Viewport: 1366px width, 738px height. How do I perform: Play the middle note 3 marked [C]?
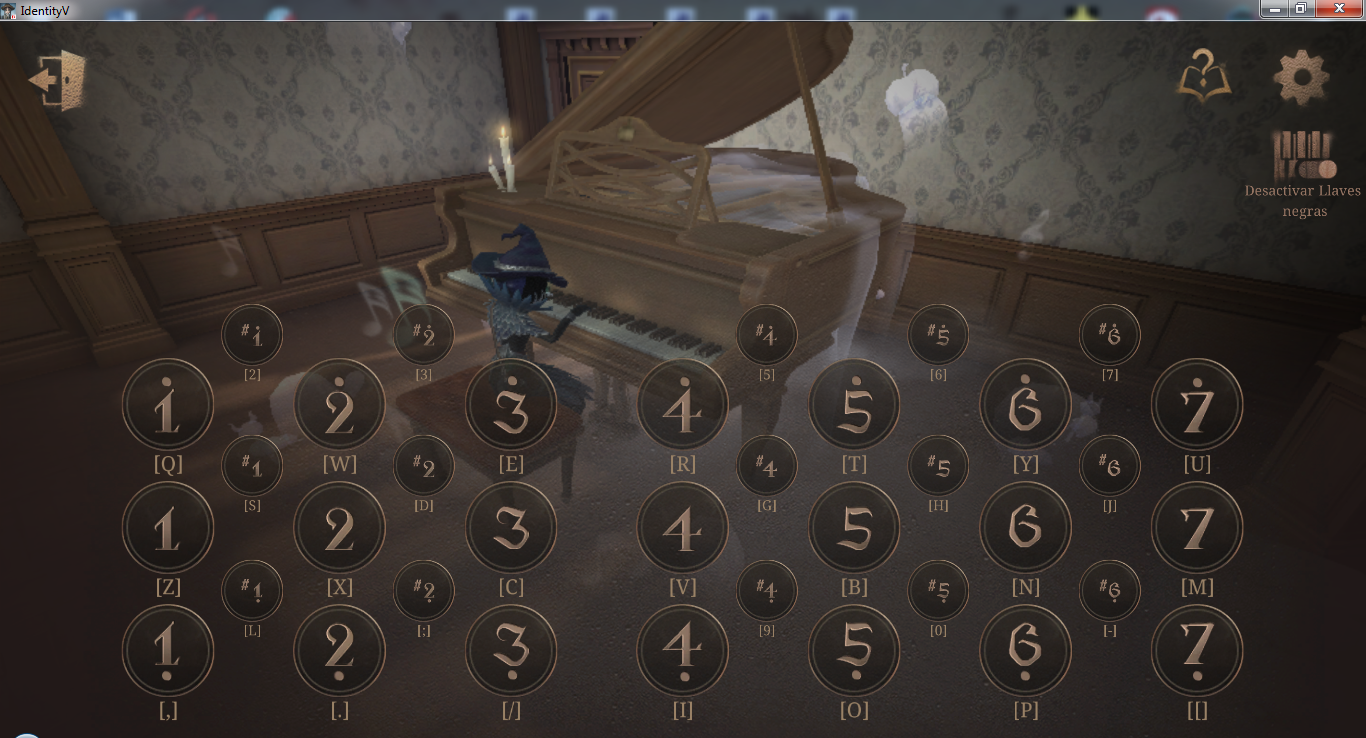click(511, 527)
